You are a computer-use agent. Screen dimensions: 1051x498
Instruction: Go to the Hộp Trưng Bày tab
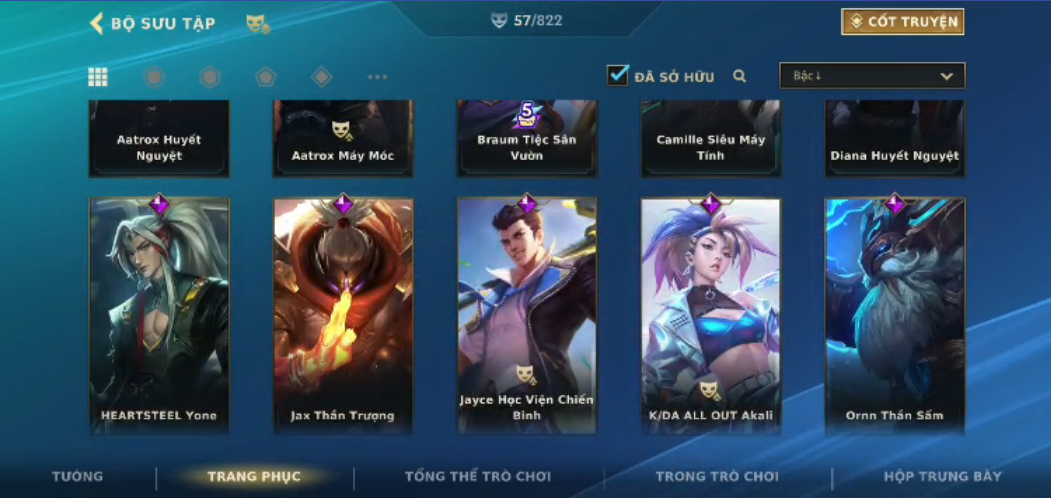[x=942, y=476]
